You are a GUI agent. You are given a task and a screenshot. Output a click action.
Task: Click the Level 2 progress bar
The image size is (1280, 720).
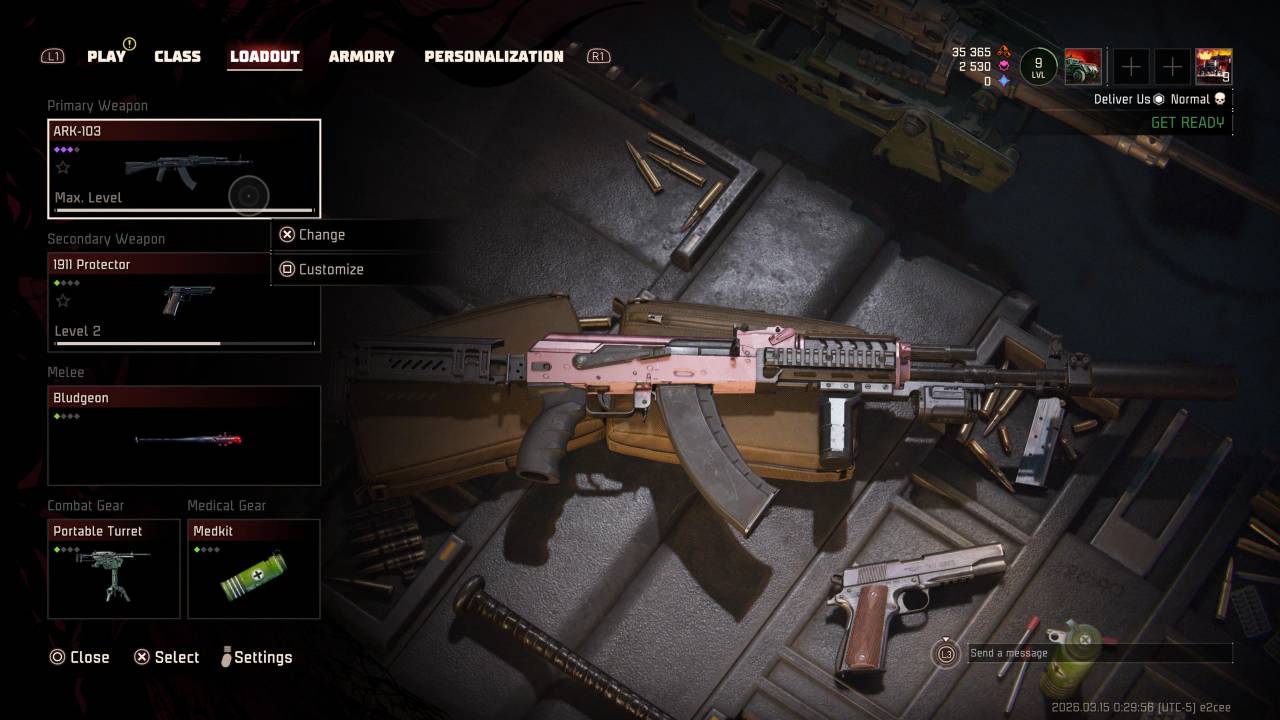(183, 342)
